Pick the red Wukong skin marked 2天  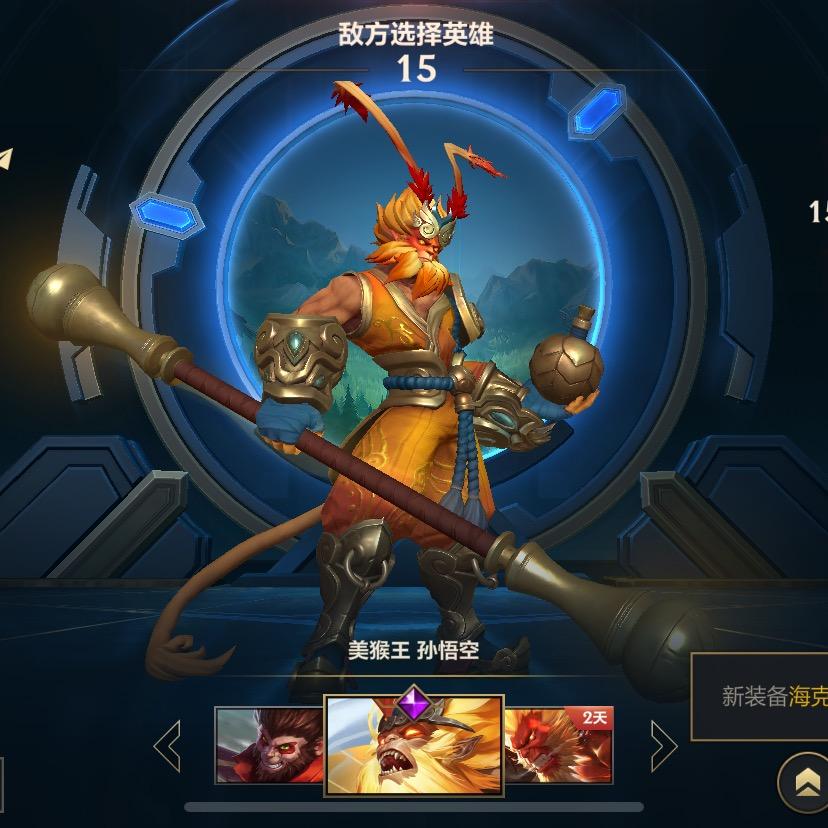pos(557,744)
